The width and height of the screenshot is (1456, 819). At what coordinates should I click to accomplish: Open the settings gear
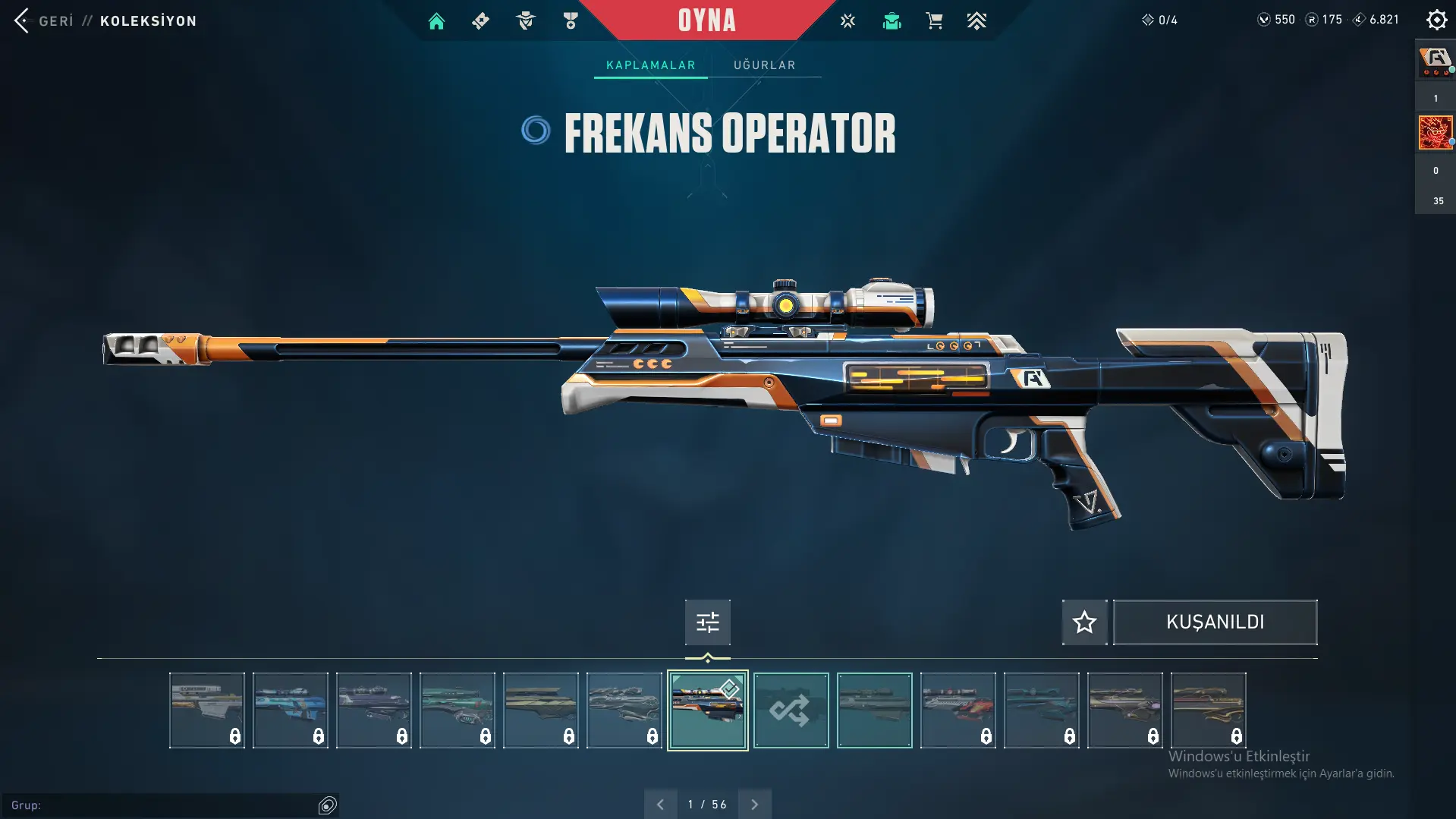point(1436,20)
